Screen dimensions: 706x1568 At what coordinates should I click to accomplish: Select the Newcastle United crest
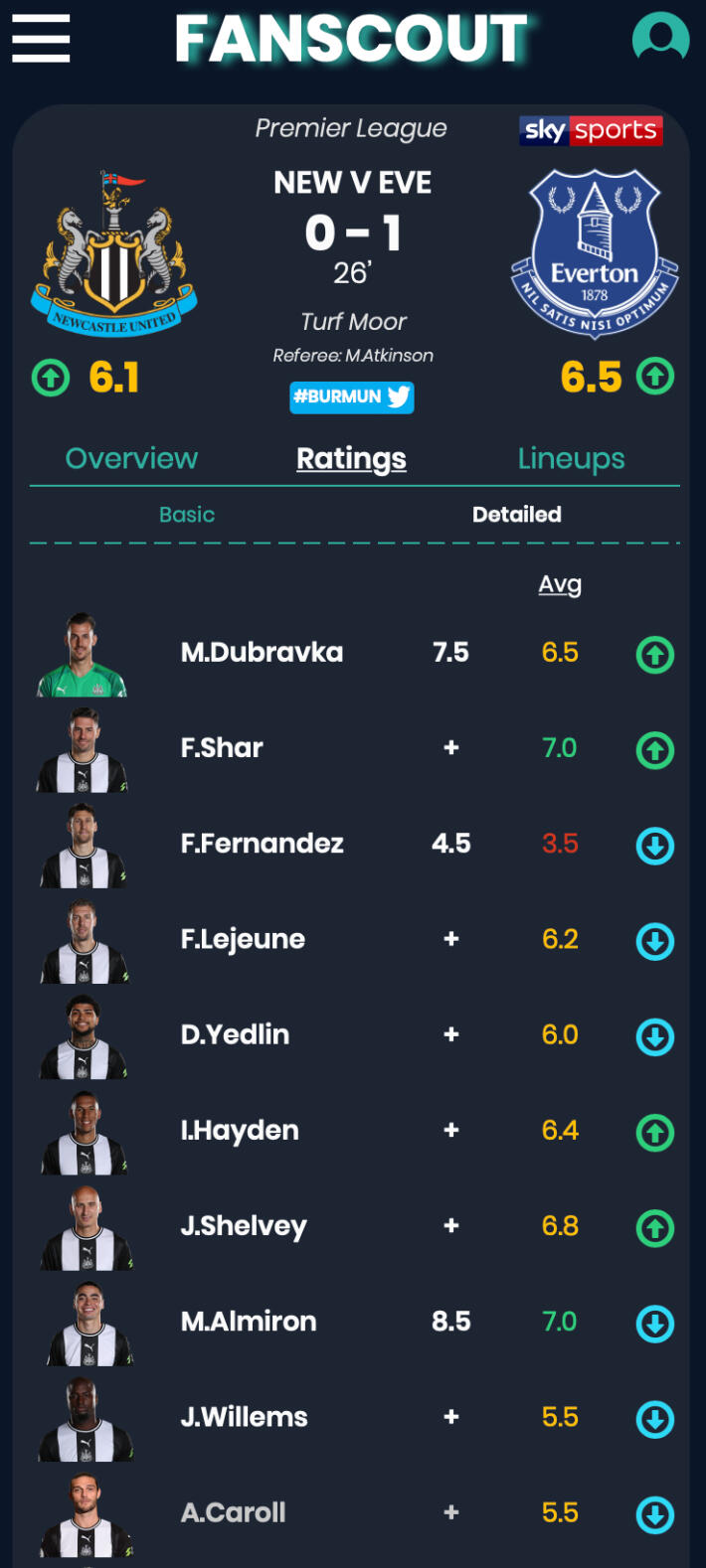click(x=114, y=256)
